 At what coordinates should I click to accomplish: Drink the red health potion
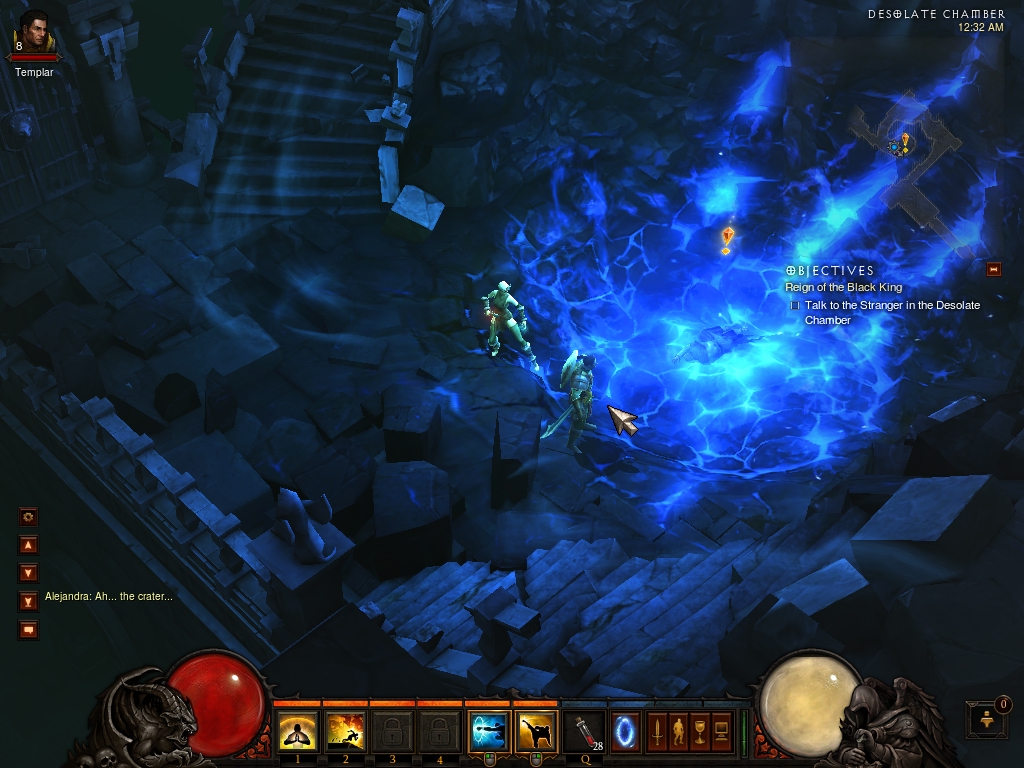tap(581, 731)
